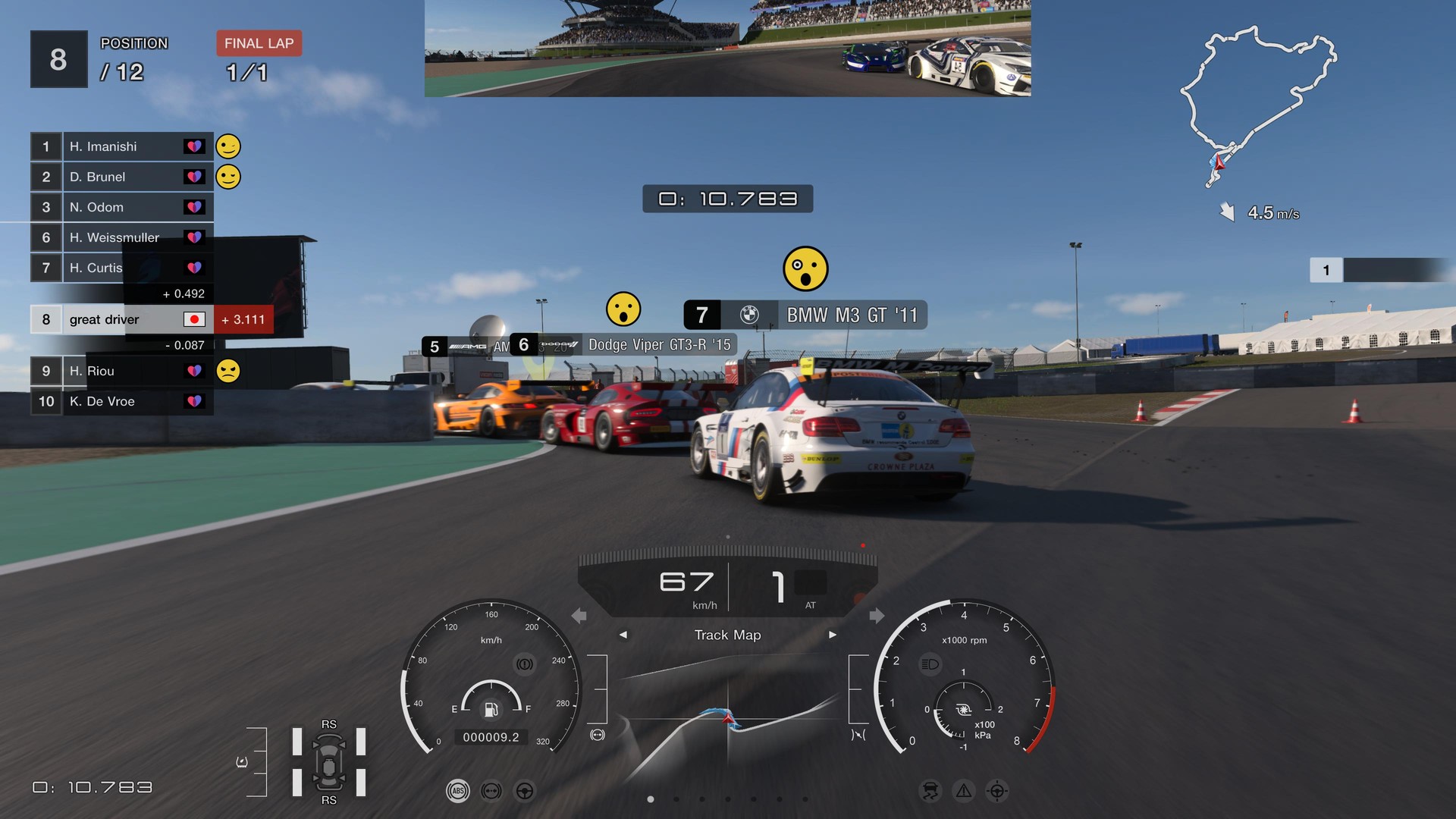Toggle the ABS indicator icon
The height and width of the screenshot is (819, 1456).
[457, 791]
